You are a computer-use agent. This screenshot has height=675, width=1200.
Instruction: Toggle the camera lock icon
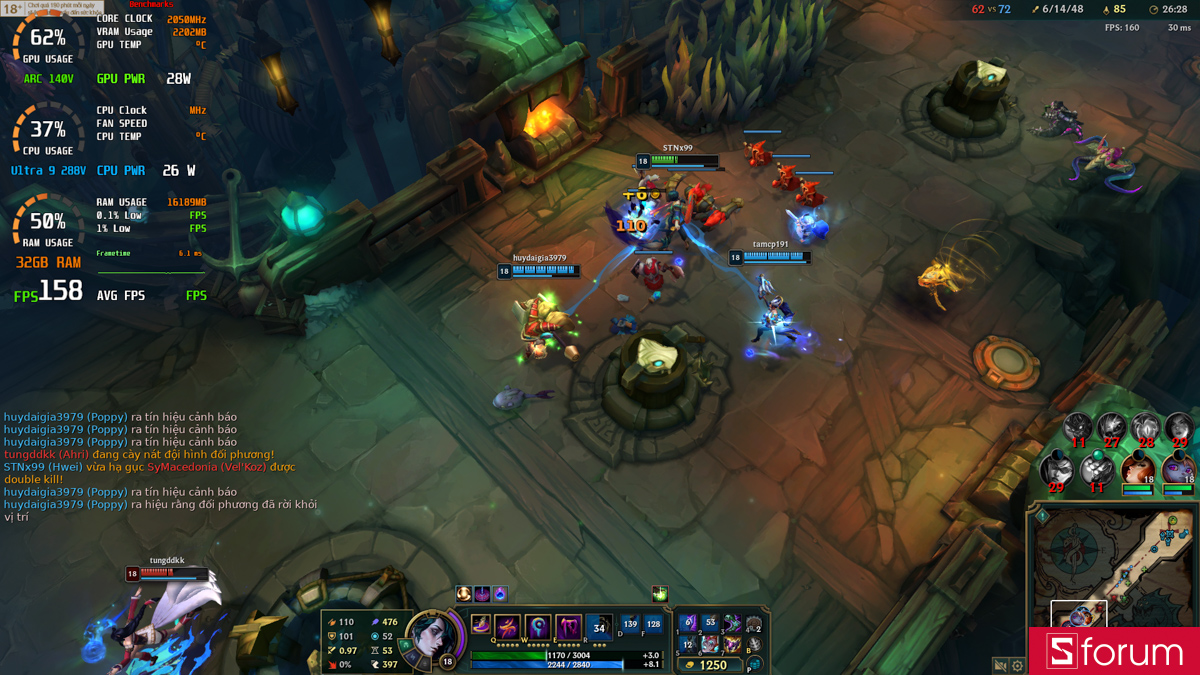pos(1000,665)
